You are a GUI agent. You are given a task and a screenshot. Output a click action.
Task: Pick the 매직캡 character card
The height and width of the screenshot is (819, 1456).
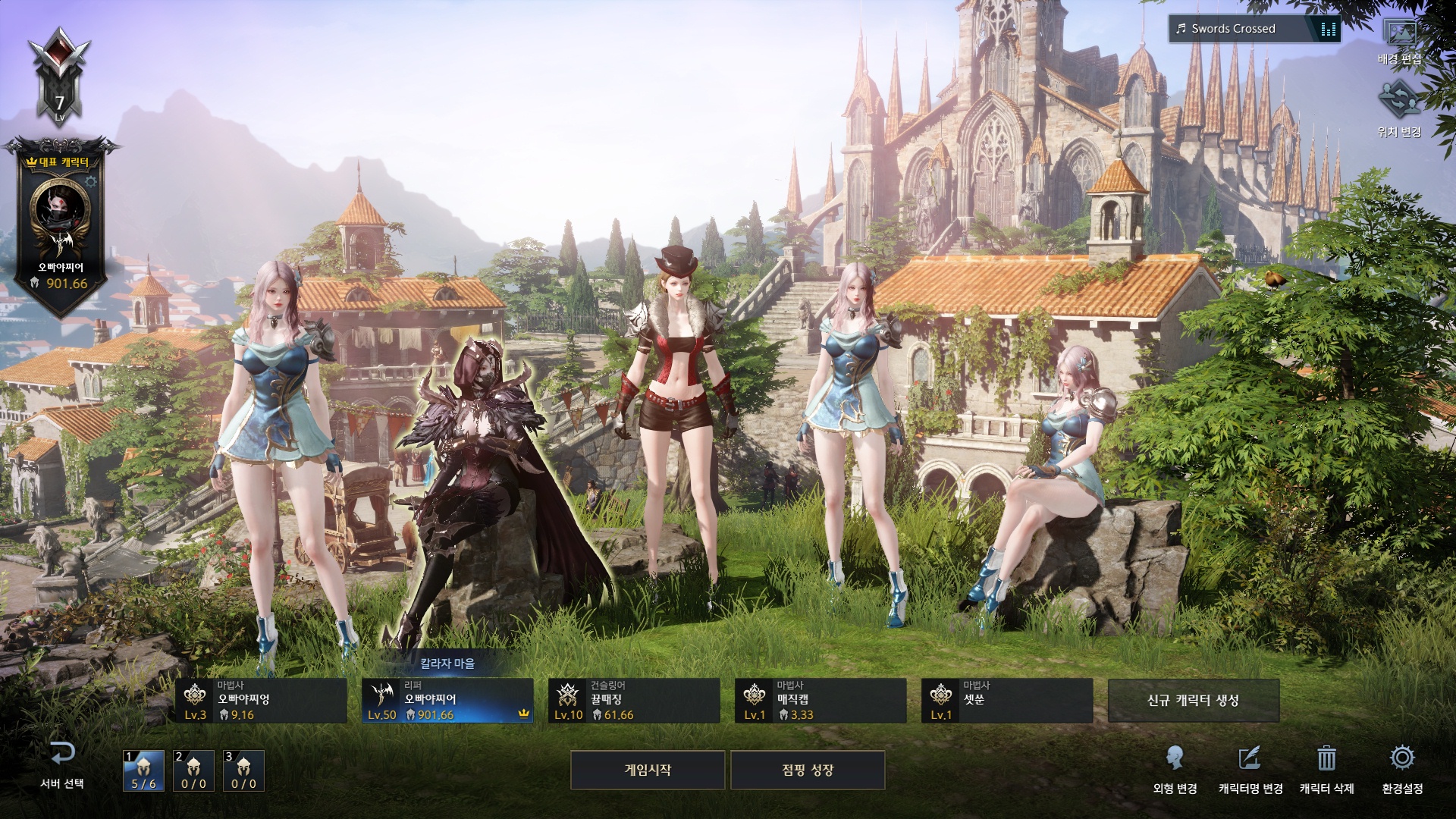pyautogui.click(x=821, y=700)
